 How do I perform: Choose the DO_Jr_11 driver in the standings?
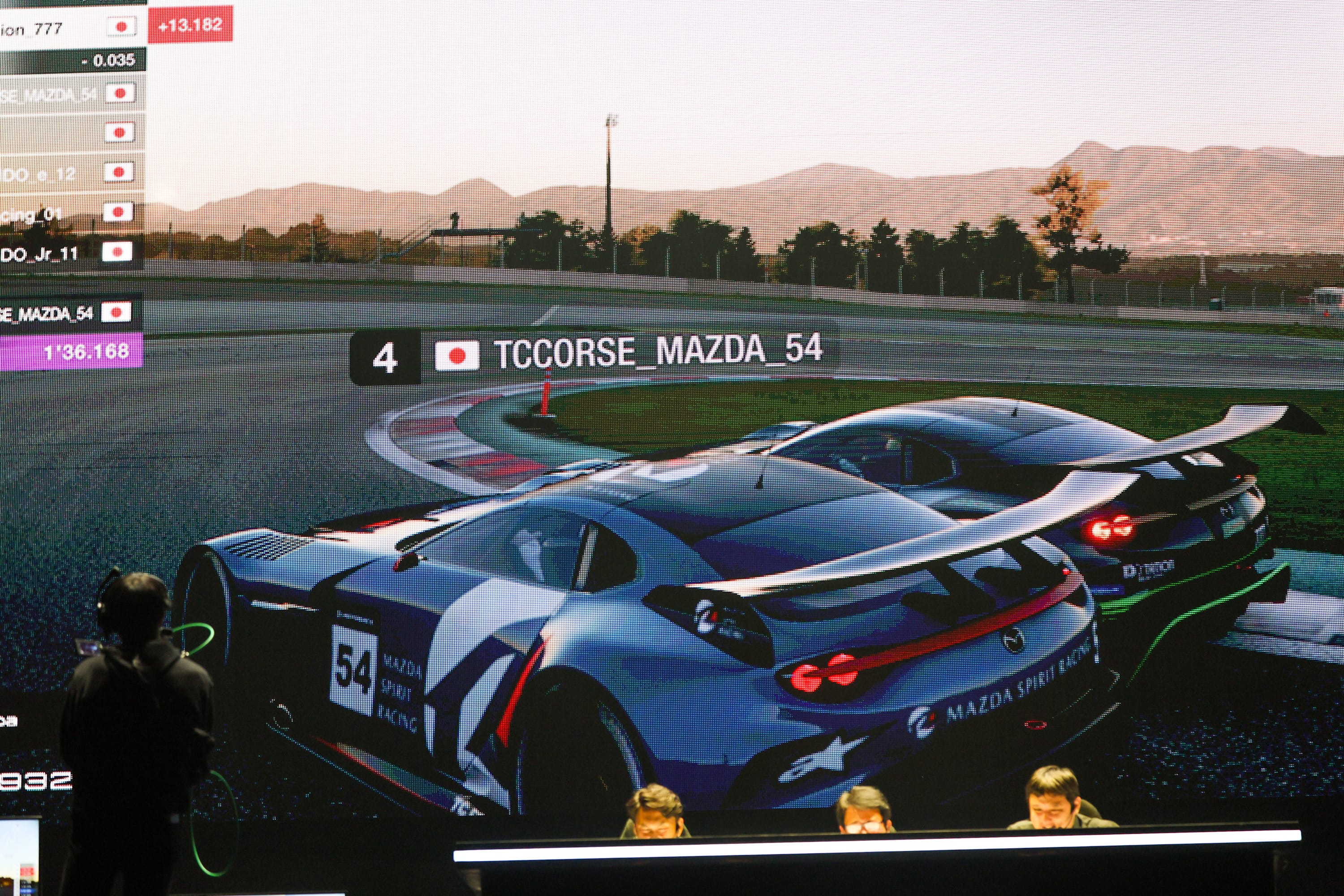click(x=66, y=253)
